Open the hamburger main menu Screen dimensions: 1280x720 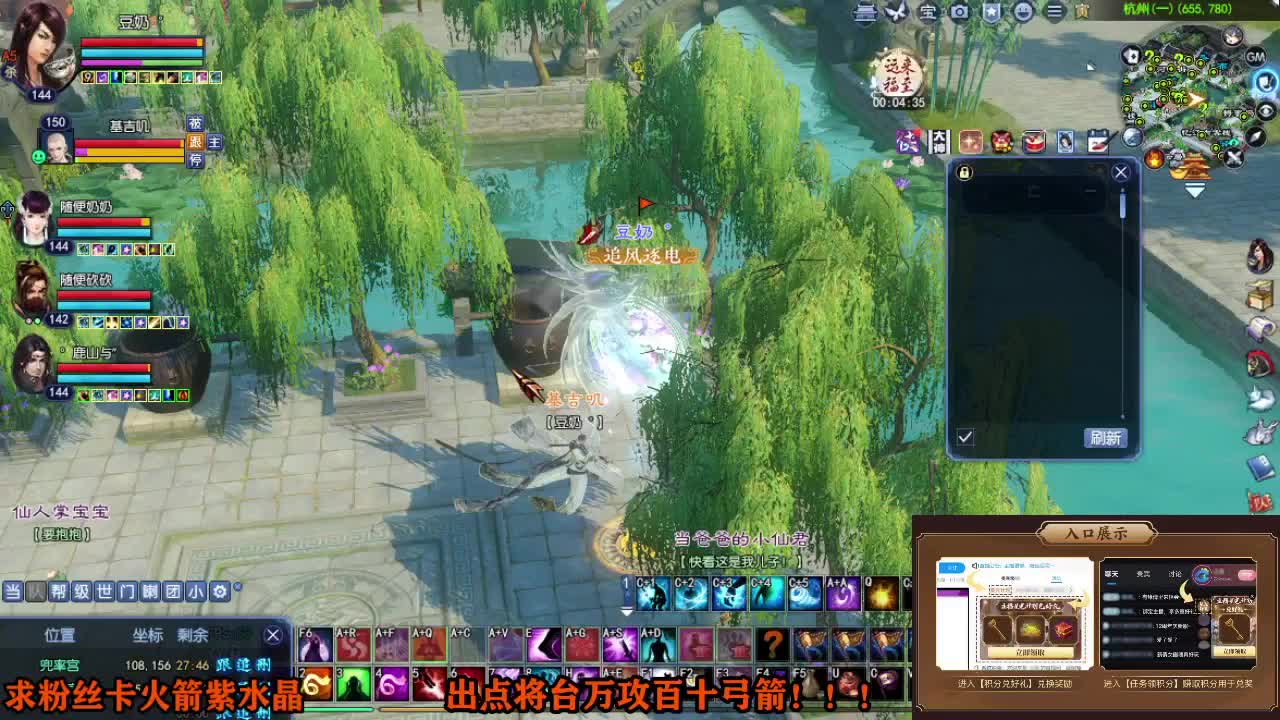1055,13
